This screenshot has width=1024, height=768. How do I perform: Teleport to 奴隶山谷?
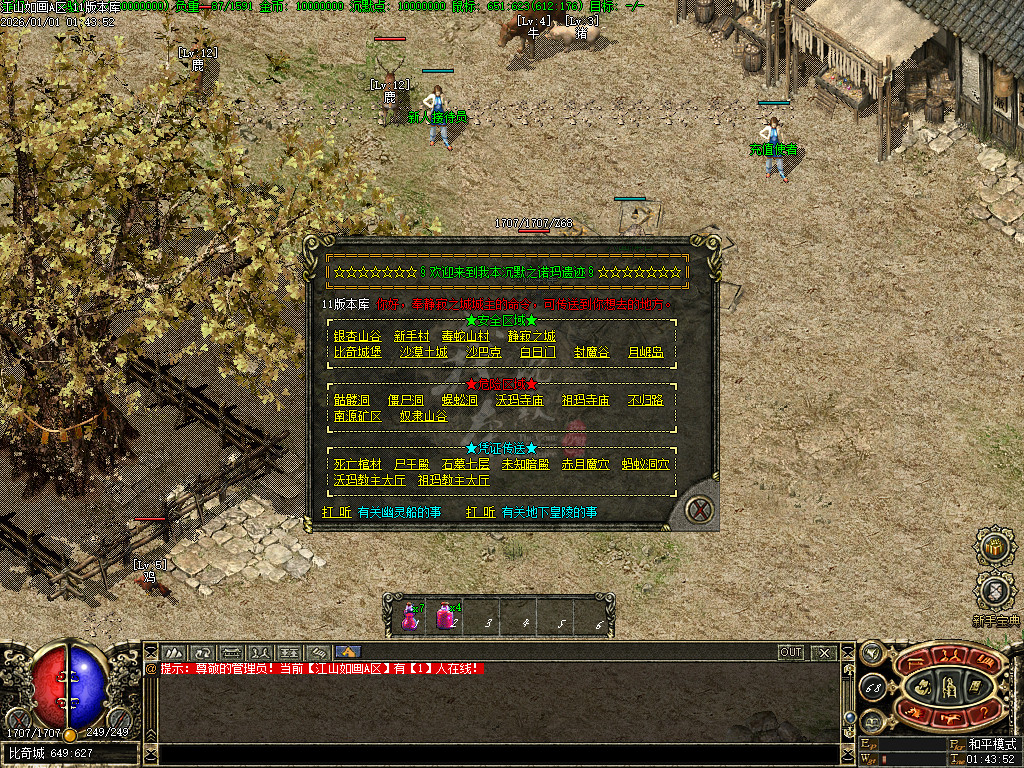click(423, 416)
